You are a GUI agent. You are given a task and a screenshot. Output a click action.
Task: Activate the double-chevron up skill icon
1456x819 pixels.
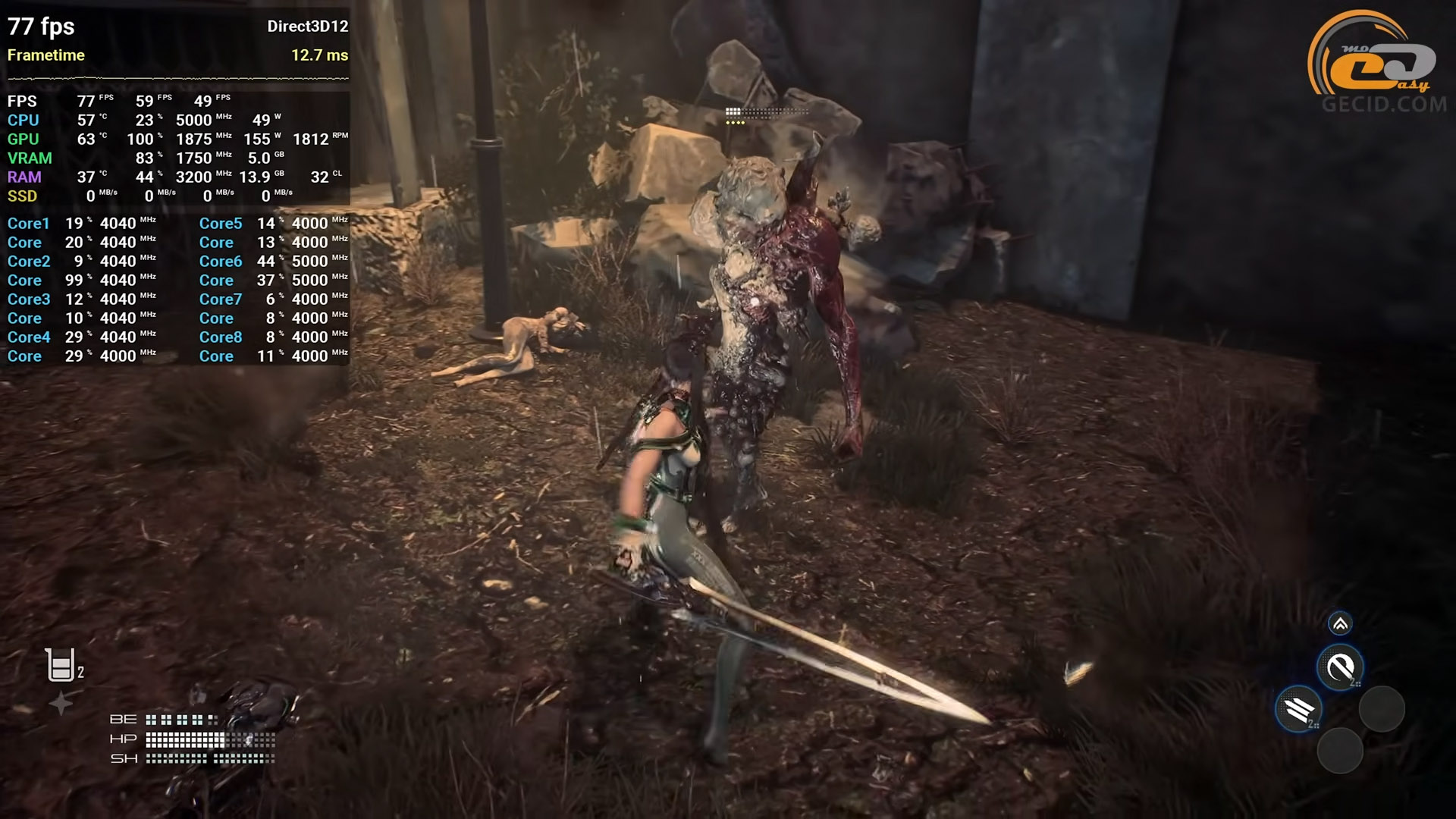(1340, 623)
